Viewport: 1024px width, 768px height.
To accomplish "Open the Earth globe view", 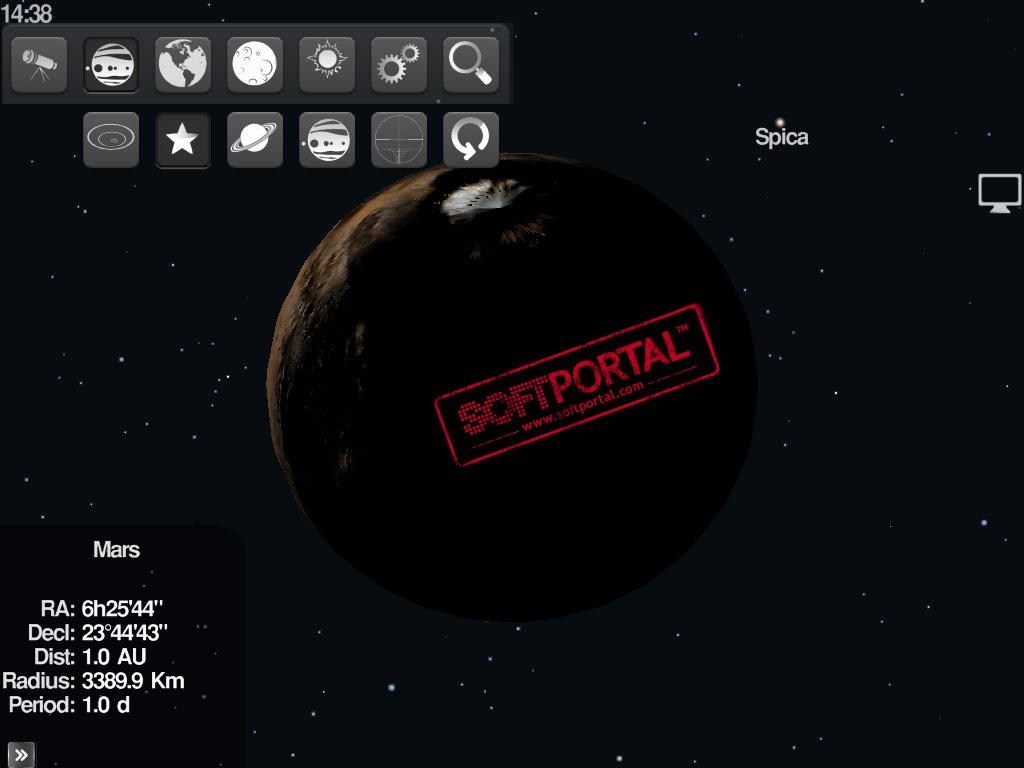I will (183, 65).
